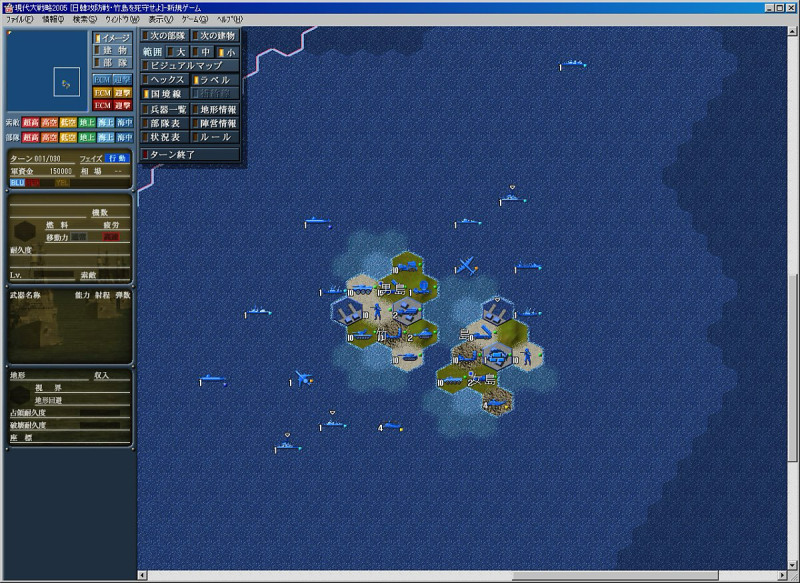Toggle the 国境線 border line display
The width and height of the screenshot is (800, 583).
point(165,94)
